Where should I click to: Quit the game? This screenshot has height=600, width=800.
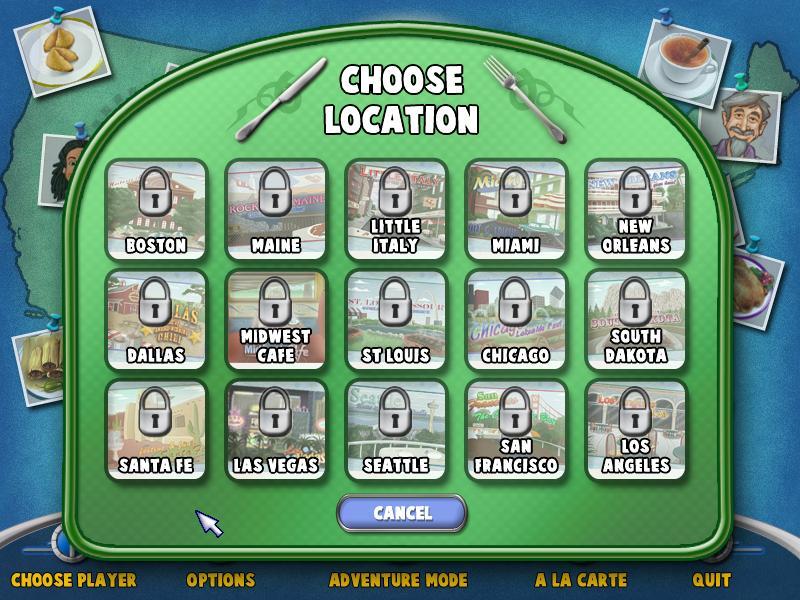(x=711, y=579)
